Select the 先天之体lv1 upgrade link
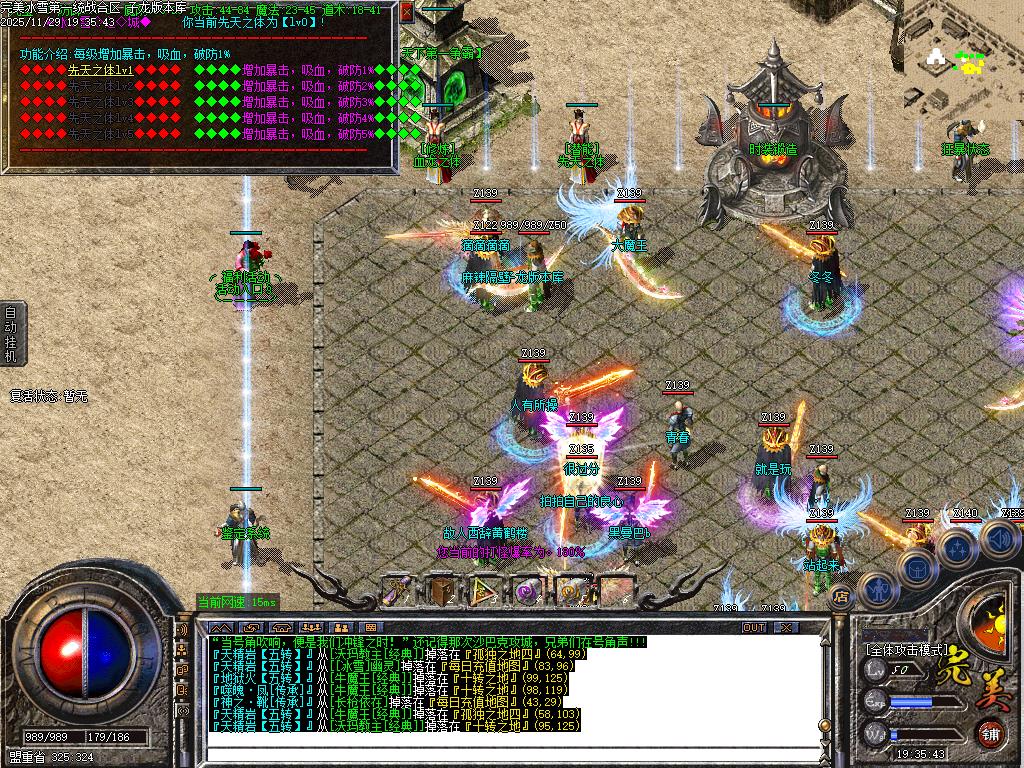The height and width of the screenshot is (768, 1024). coord(100,70)
